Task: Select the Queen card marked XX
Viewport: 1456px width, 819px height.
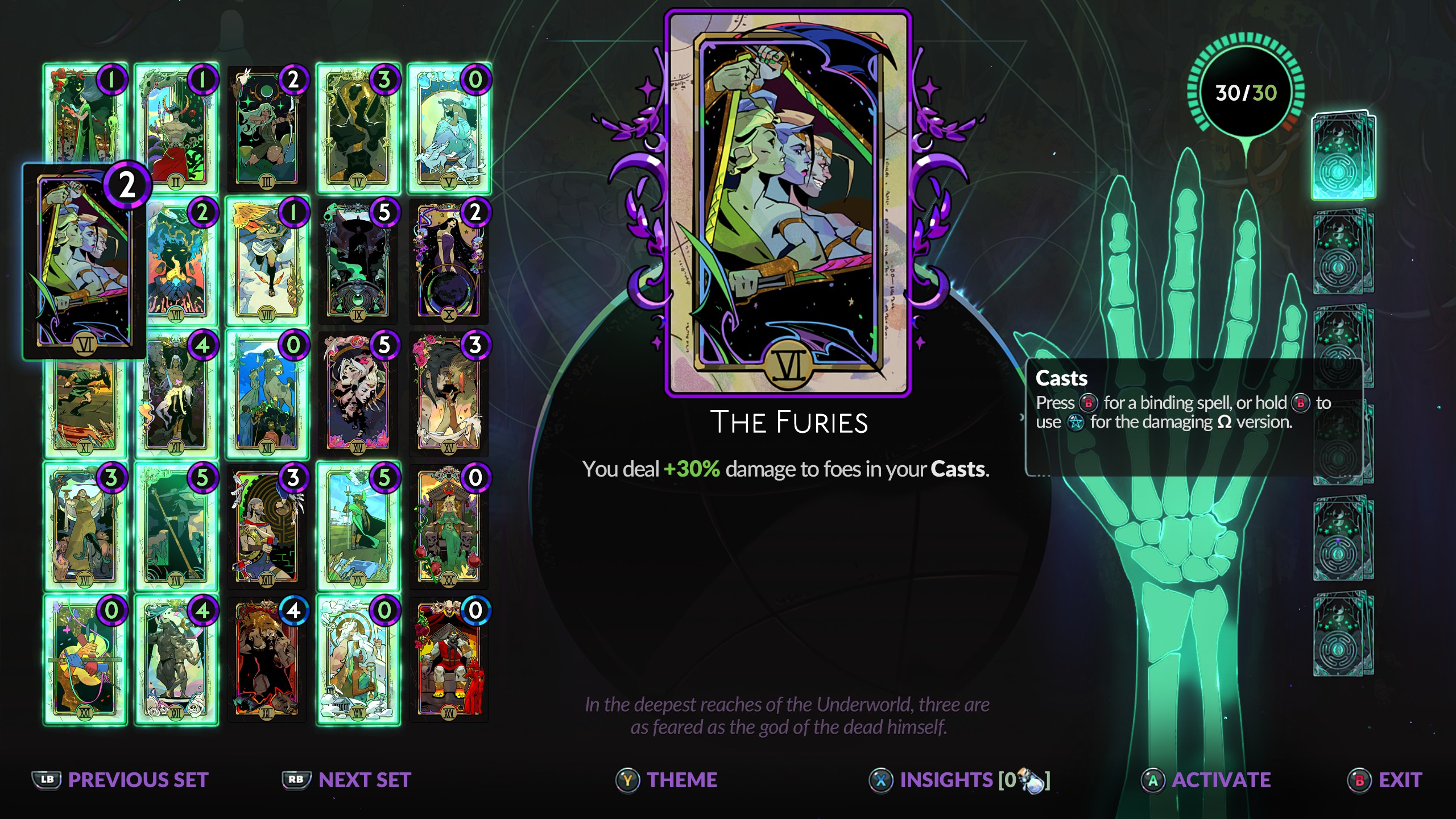Action: [449, 527]
